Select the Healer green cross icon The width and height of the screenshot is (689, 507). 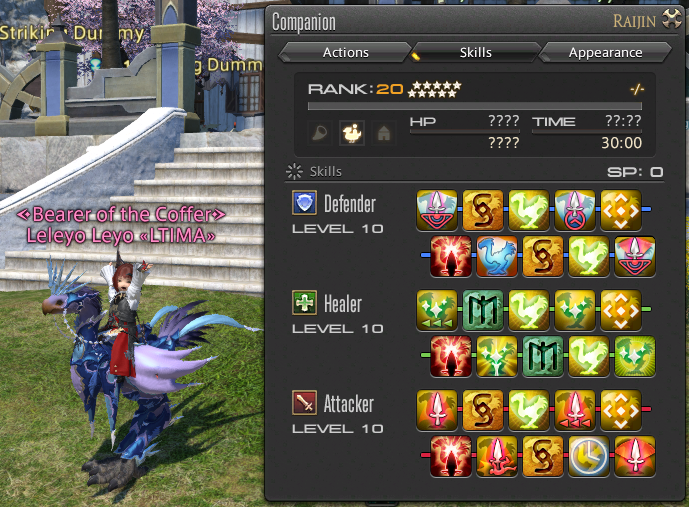304,304
